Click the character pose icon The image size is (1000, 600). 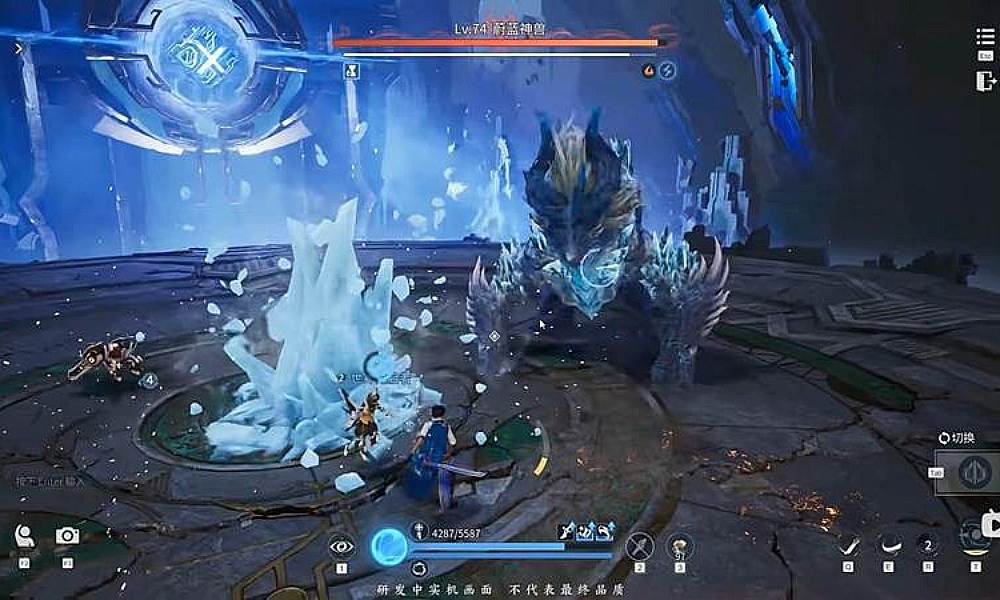click(x=24, y=536)
